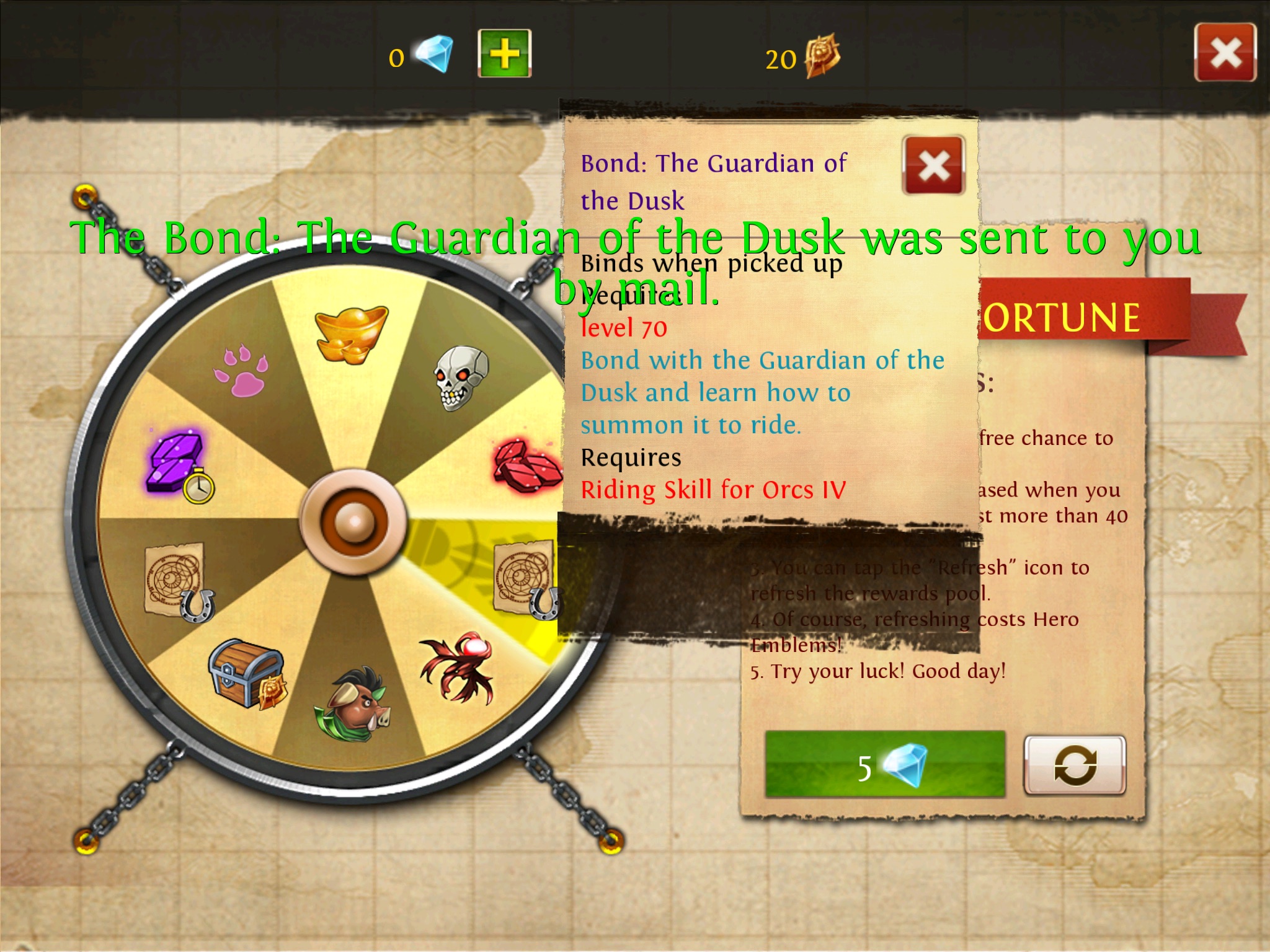Image resolution: width=1270 pixels, height=952 pixels.
Task: Close the Bond item tooltip popup
Action: [x=934, y=165]
